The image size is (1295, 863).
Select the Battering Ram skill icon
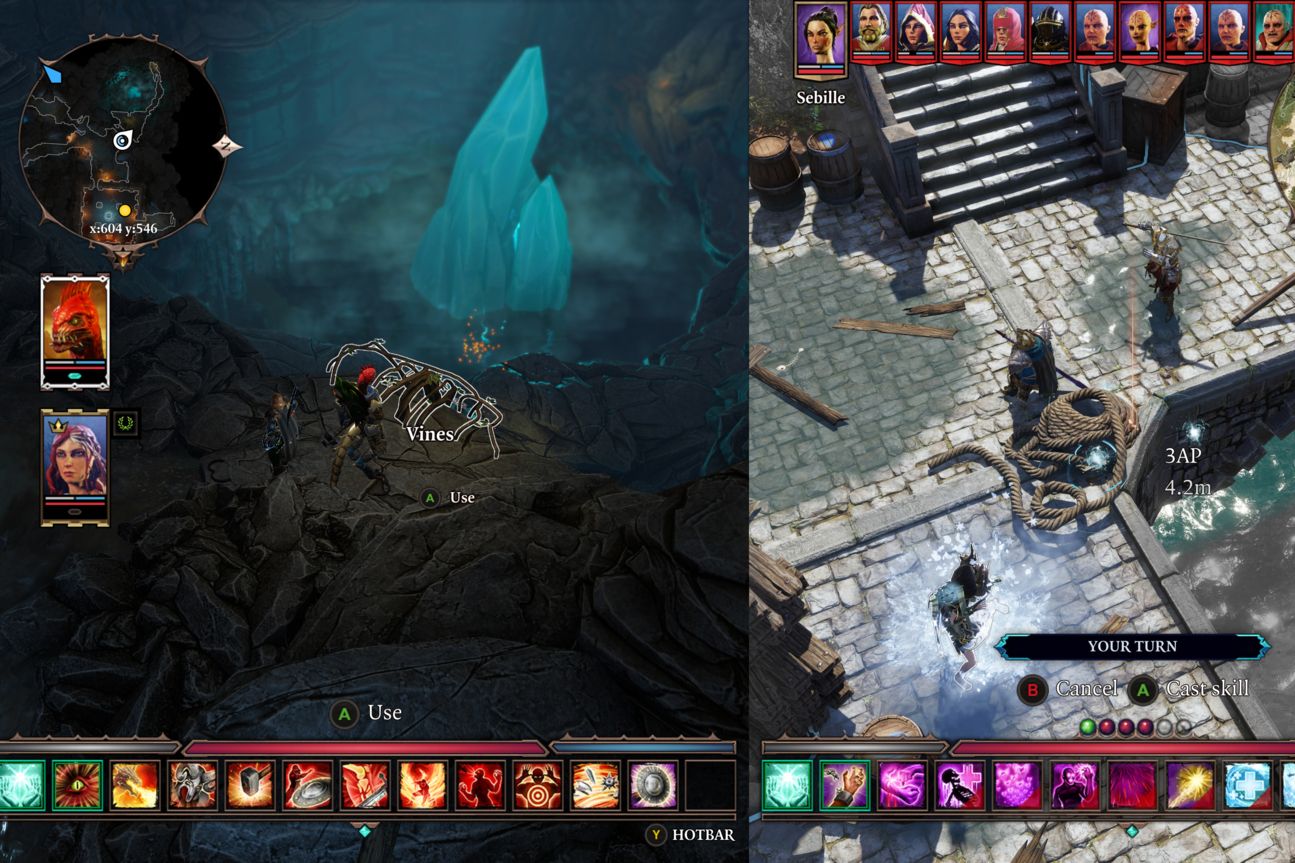click(x=191, y=785)
